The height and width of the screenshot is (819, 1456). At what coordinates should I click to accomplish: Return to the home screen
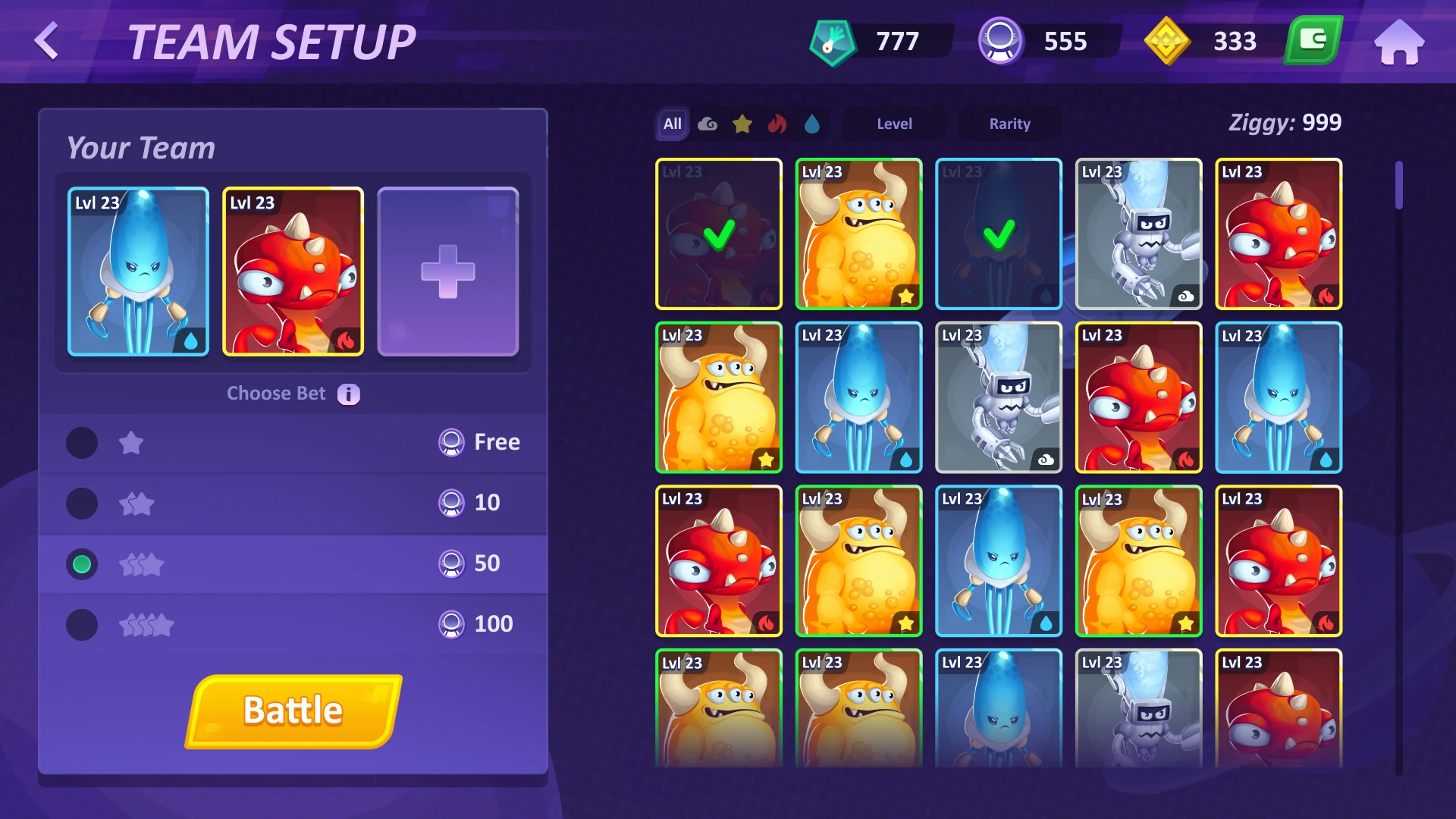coord(1399,42)
